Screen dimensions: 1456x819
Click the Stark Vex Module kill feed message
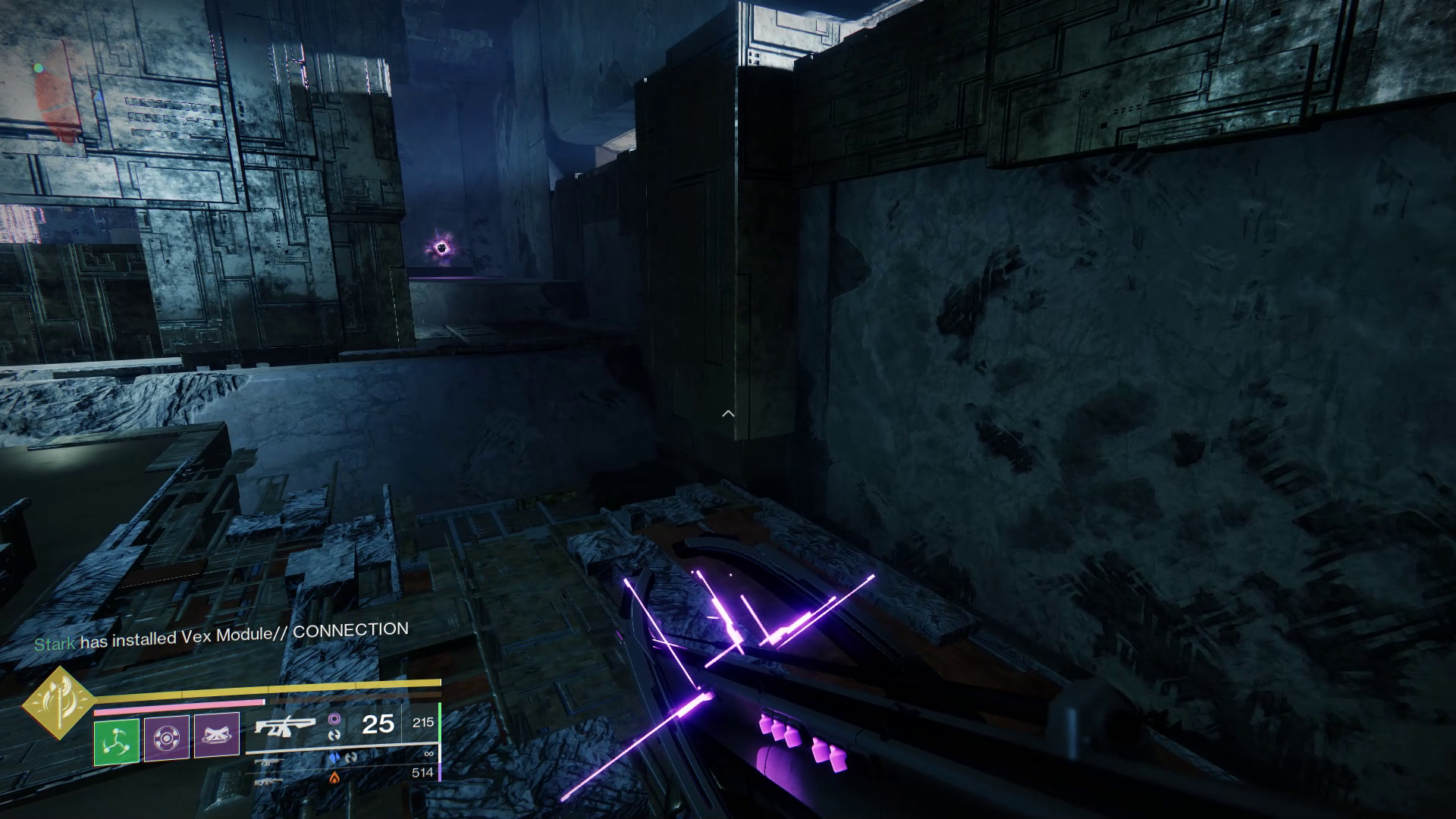coord(220,629)
